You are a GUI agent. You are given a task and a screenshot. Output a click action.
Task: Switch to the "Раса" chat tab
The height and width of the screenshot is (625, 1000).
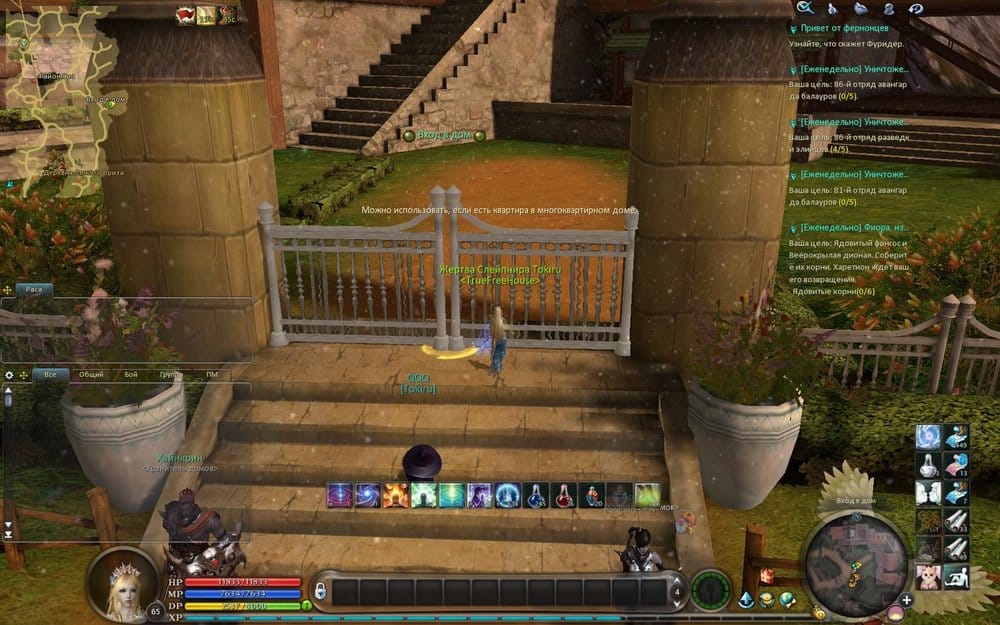[x=34, y=289]
